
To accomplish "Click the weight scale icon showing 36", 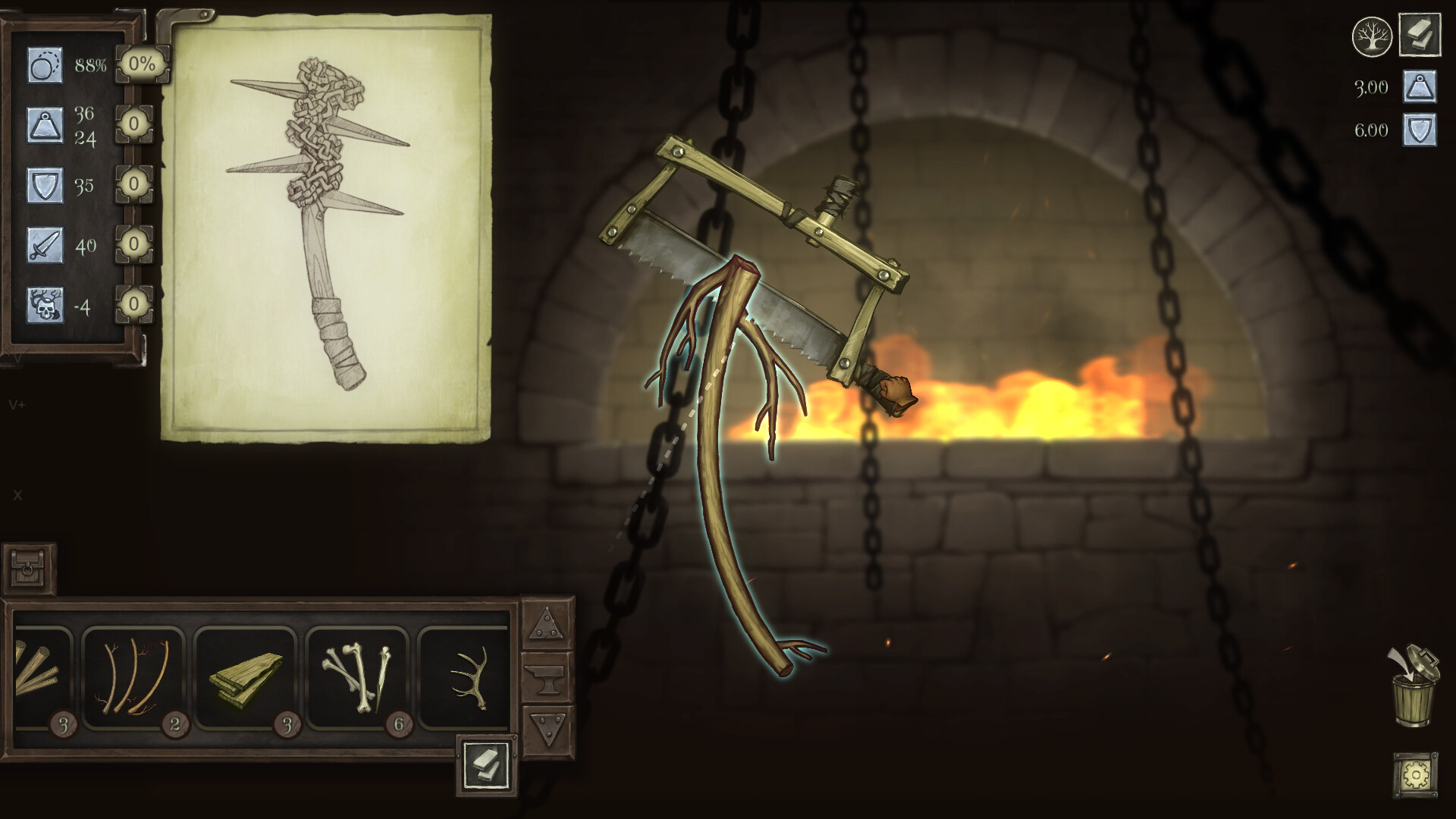I will [44, 125].
